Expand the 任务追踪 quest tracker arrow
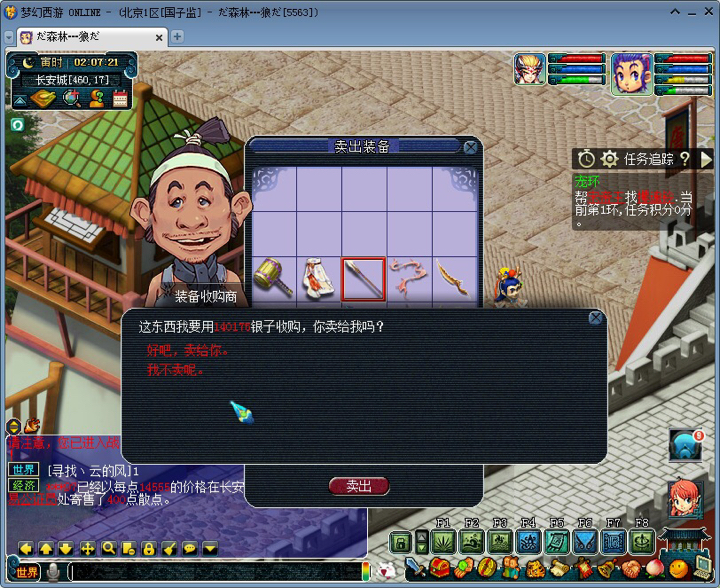The image size is (720, 588). [707, 158]
